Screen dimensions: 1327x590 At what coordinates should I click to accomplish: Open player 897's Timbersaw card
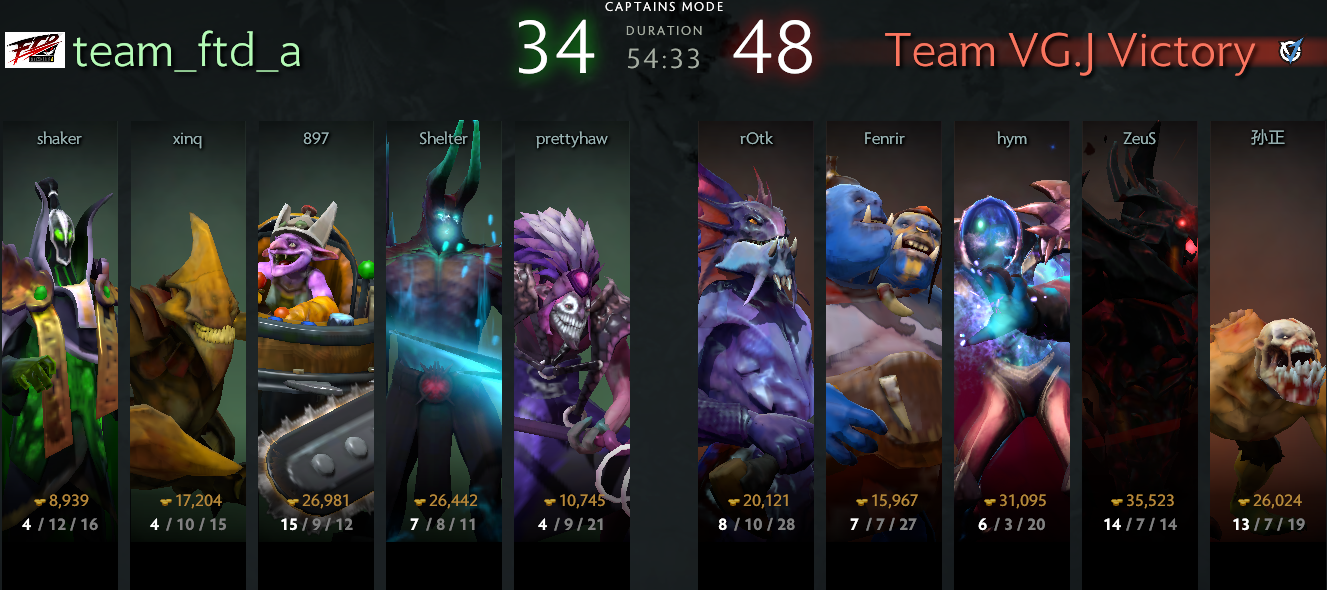[x=315, y=320]
